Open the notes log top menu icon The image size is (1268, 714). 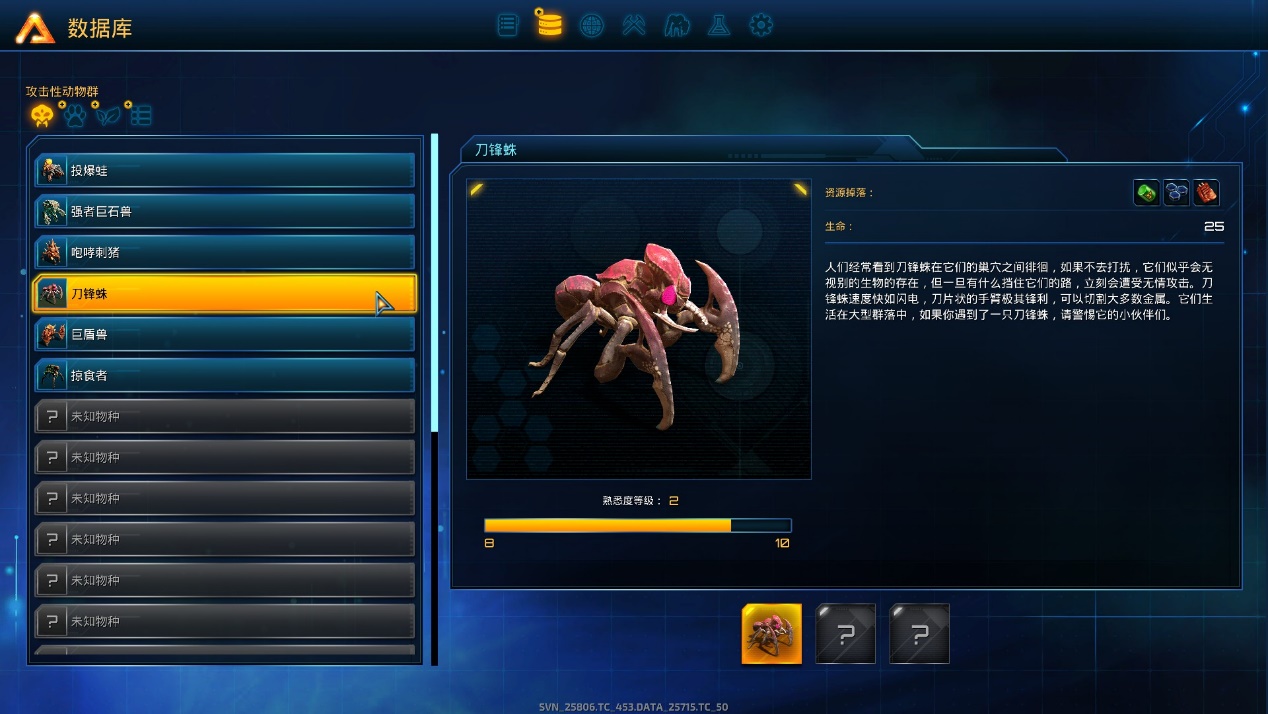pos(508,24)
